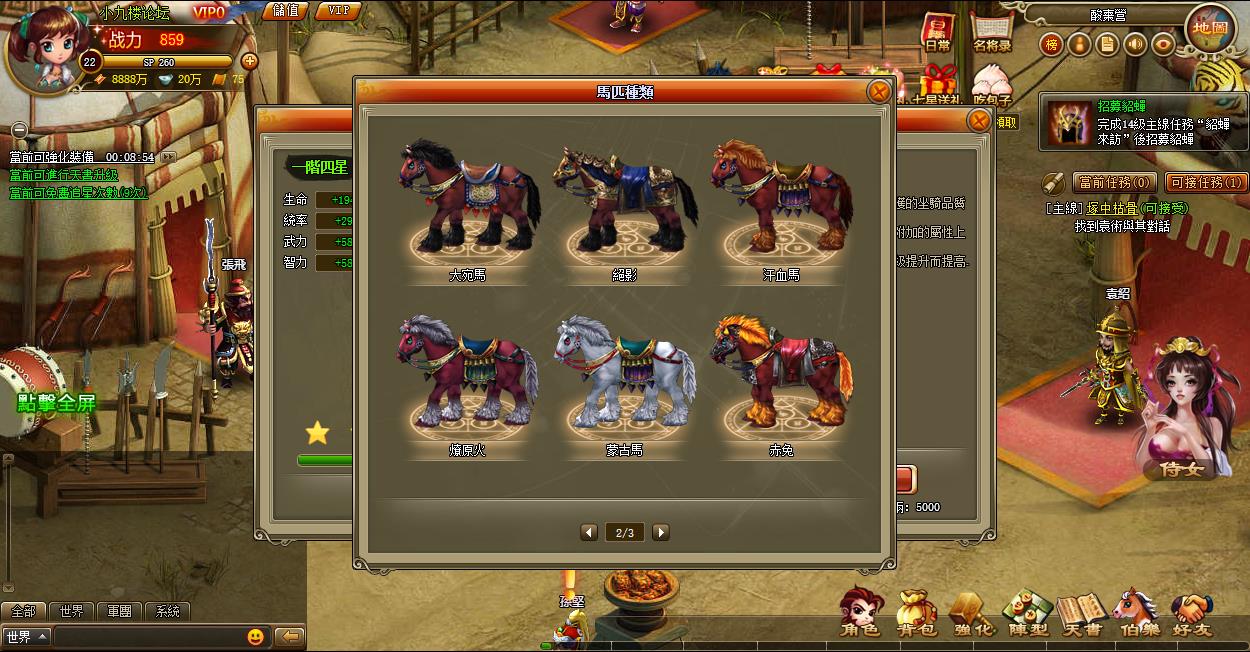Close the 馬匹種類 horse types window
The width and height of the screenshot is (1250, 652).
coord(878,92)
